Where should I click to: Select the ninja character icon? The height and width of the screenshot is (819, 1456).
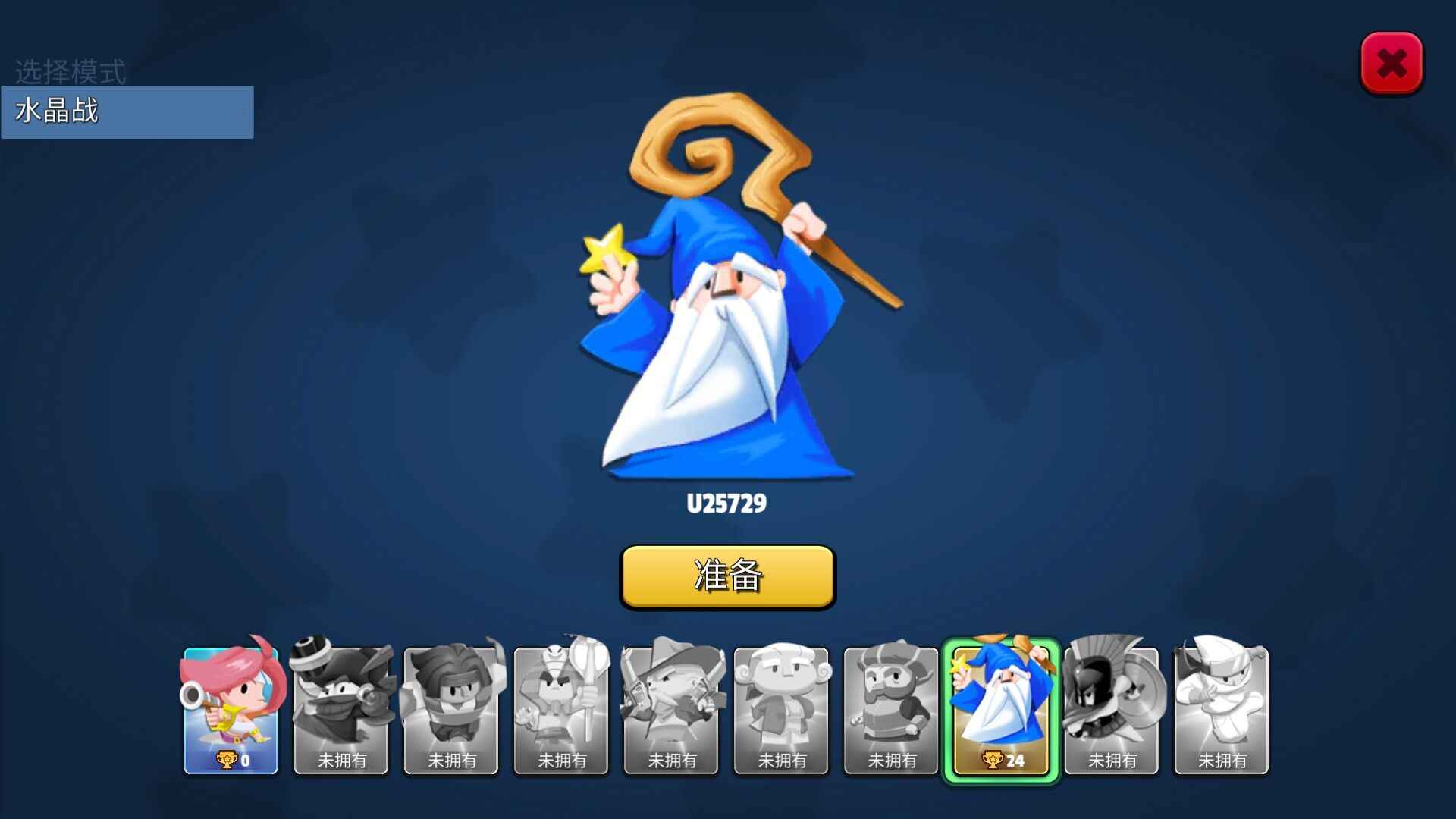click(1220, 705)
